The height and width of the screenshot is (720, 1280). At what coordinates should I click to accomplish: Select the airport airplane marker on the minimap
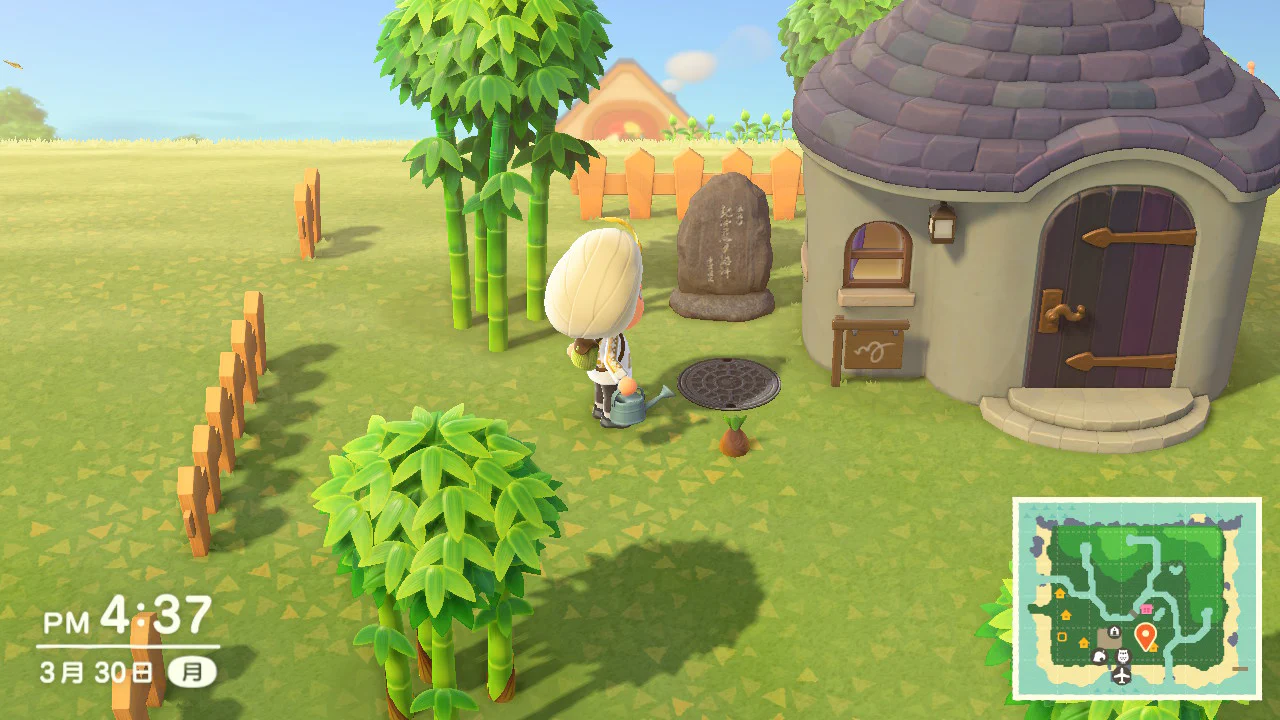click(x=1121, y=675)
